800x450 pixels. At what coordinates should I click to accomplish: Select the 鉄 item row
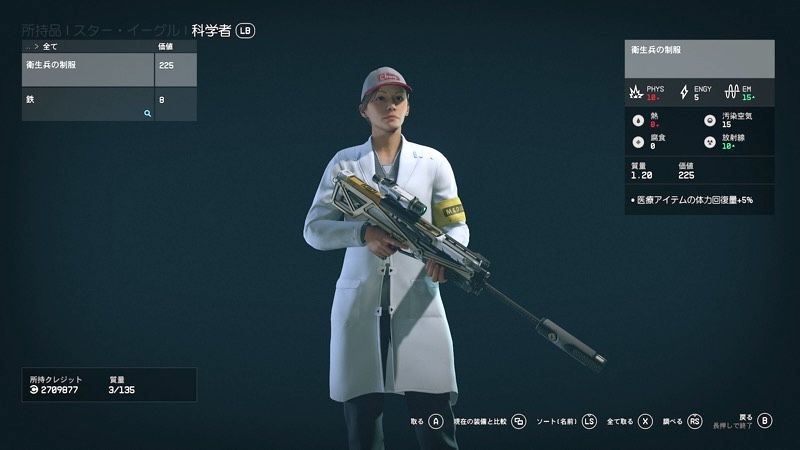(88, 104)
